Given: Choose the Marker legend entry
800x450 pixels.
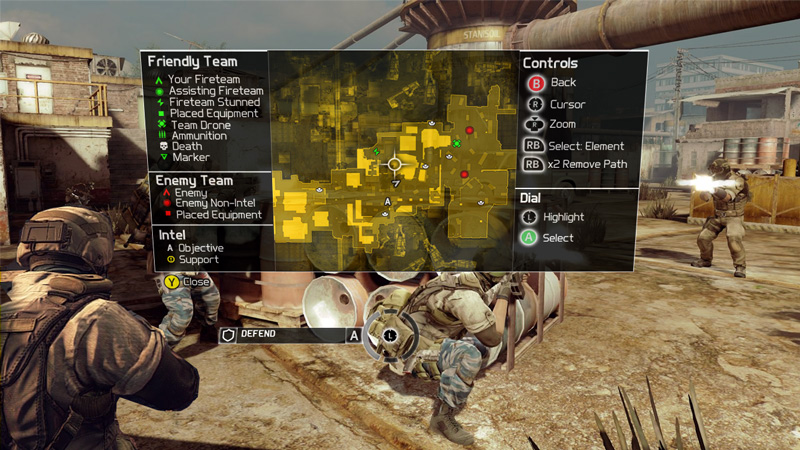Looking at the screenshot, I should point(190,157).
